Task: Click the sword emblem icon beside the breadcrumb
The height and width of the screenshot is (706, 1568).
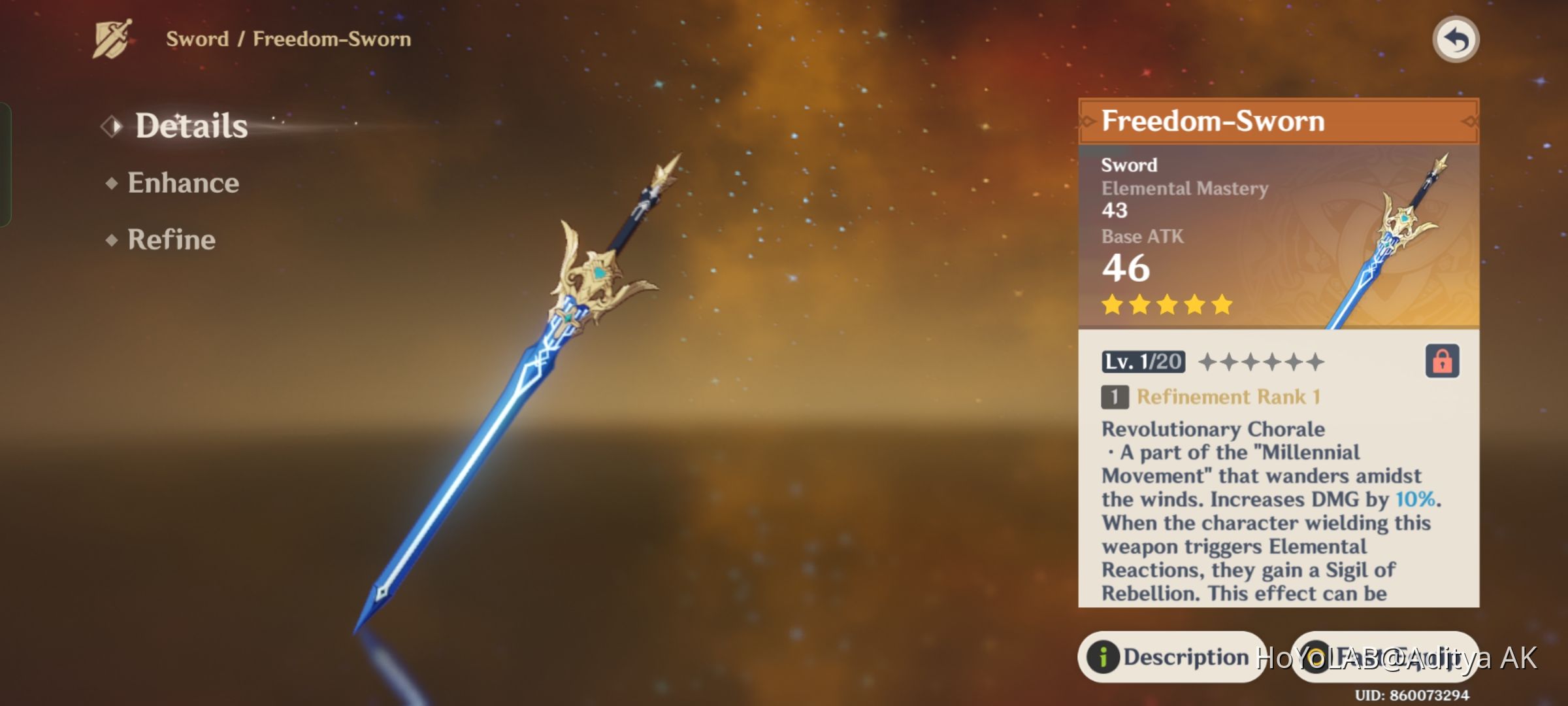Action: (112, 38)
